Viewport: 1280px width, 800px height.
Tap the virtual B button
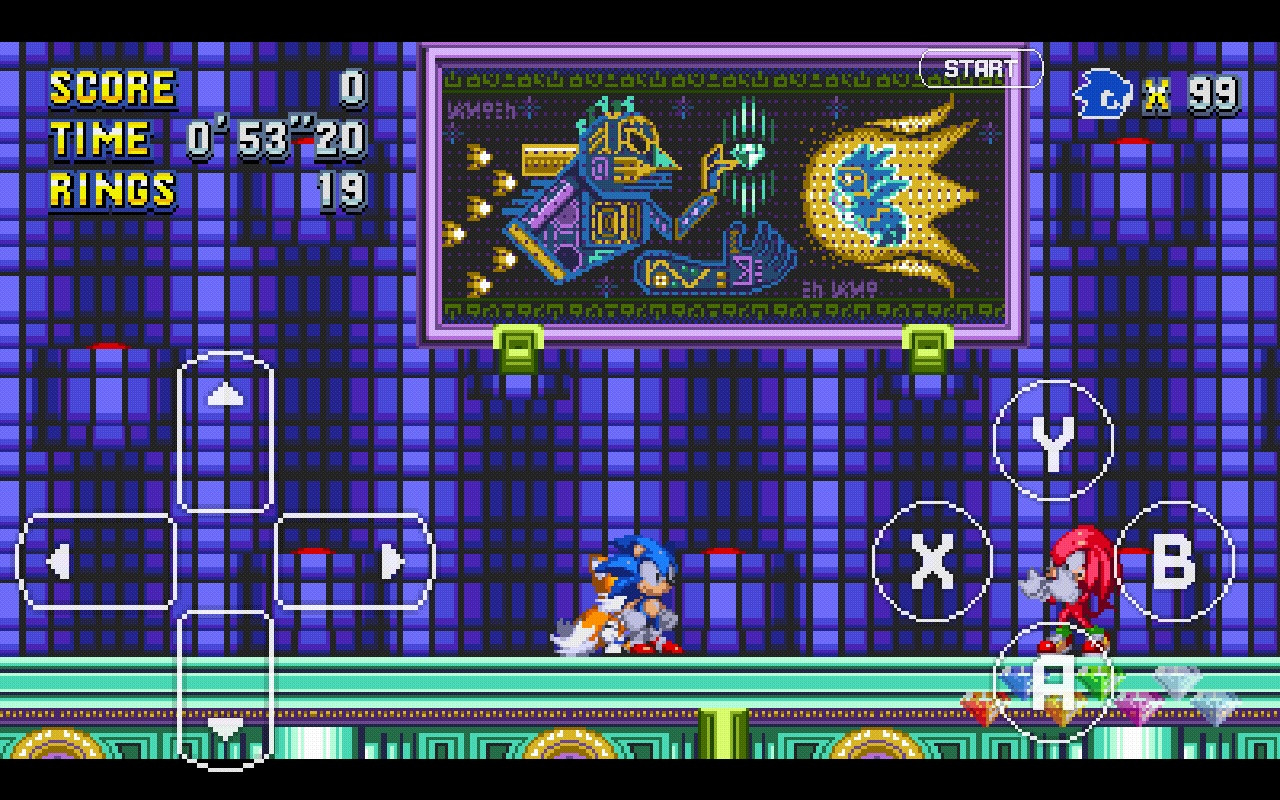(x=1176, y=560)
